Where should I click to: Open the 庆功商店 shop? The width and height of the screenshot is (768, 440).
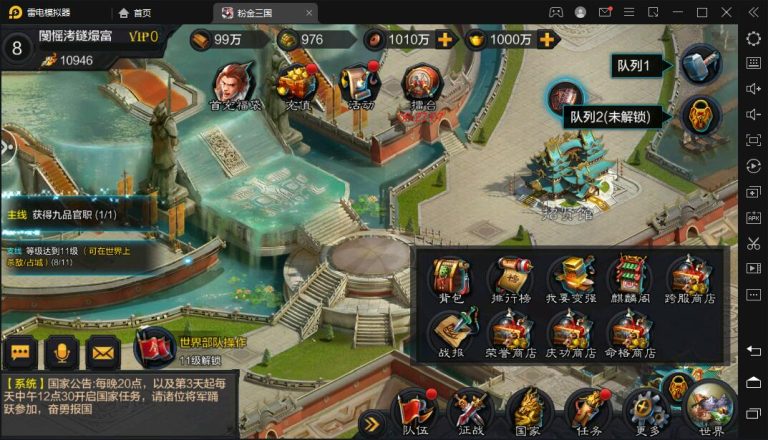(570, 331)
